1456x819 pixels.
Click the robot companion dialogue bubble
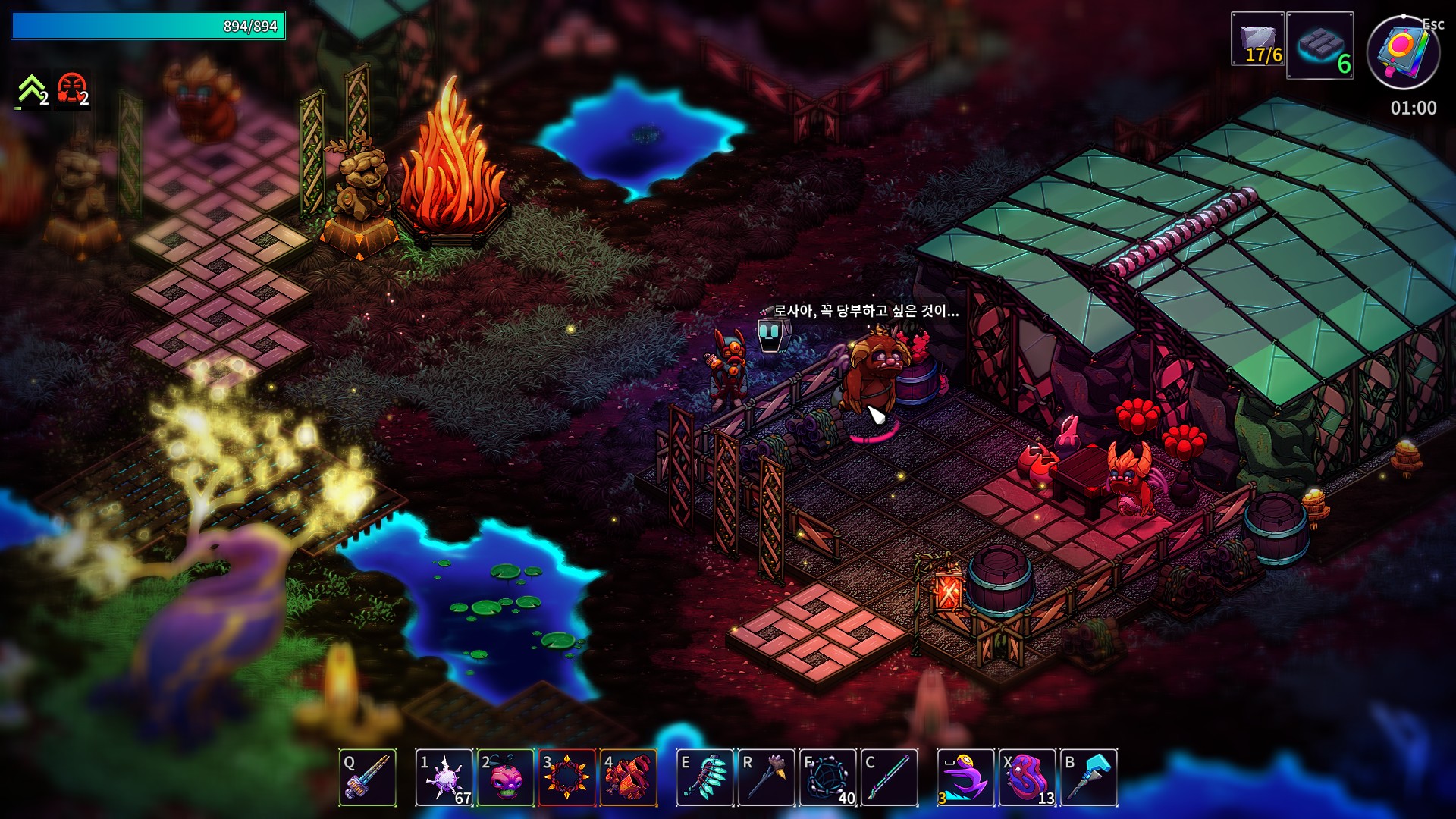pyautogui.click(x=866, y=311)
